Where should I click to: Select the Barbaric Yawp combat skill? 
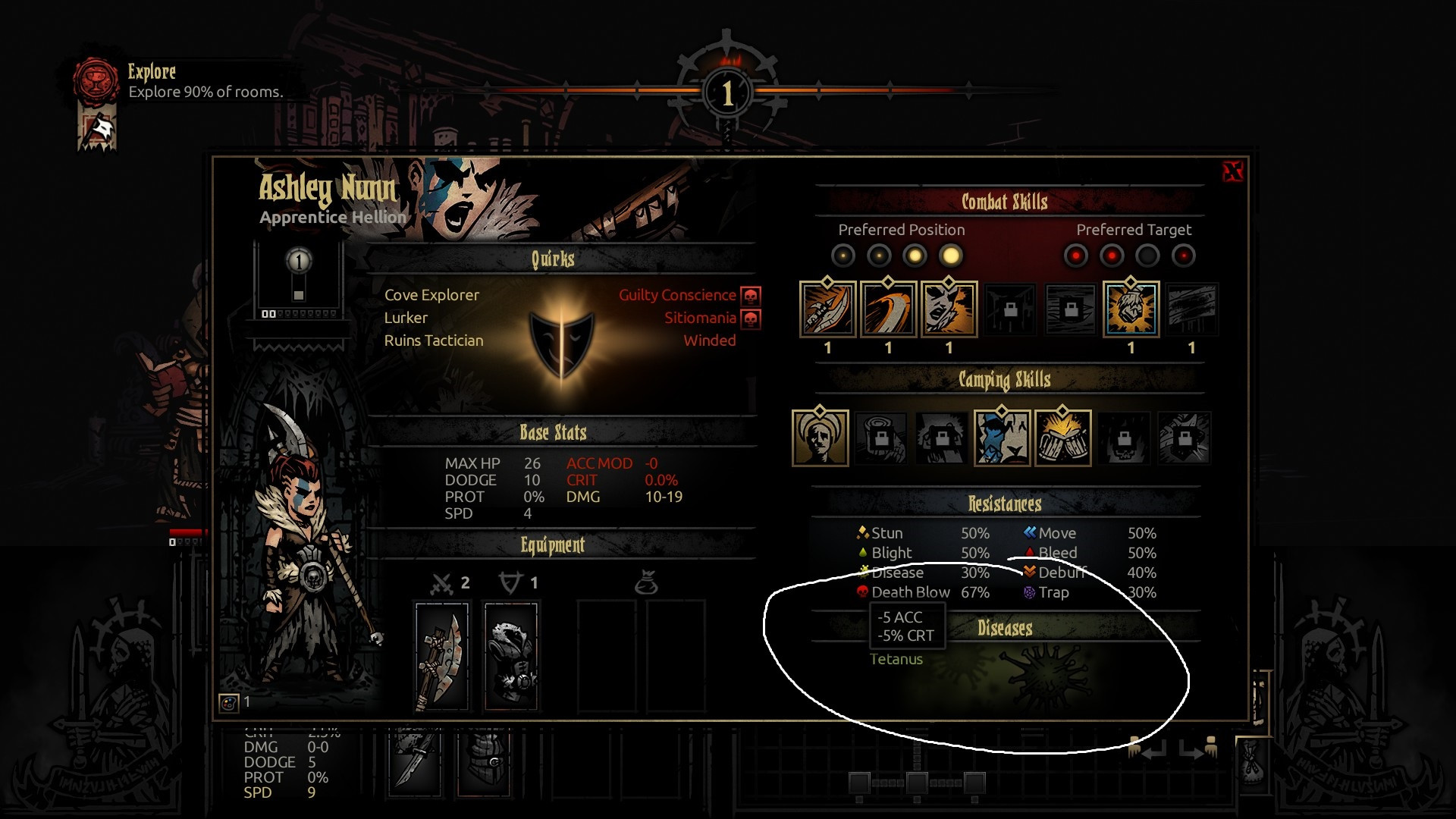pos(949,309)
